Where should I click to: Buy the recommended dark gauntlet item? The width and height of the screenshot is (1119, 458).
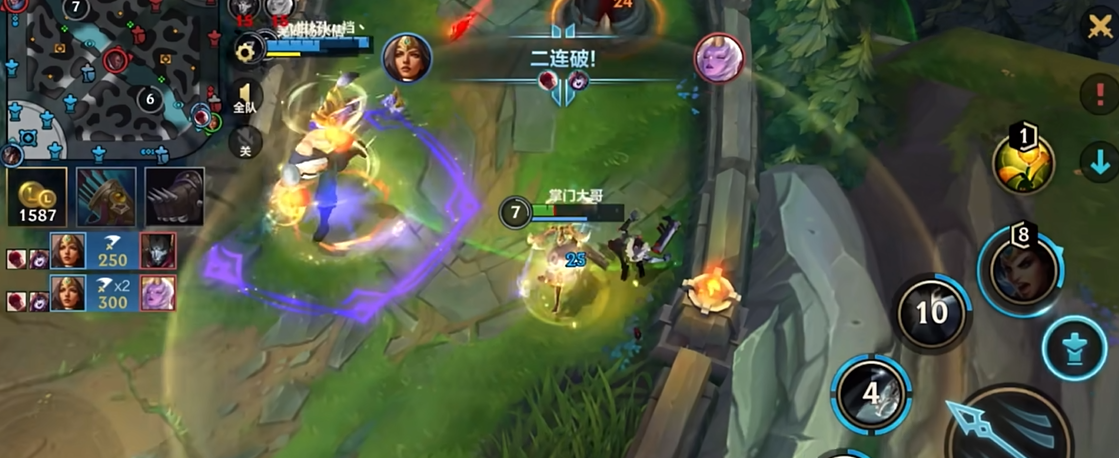click(174, 196)
